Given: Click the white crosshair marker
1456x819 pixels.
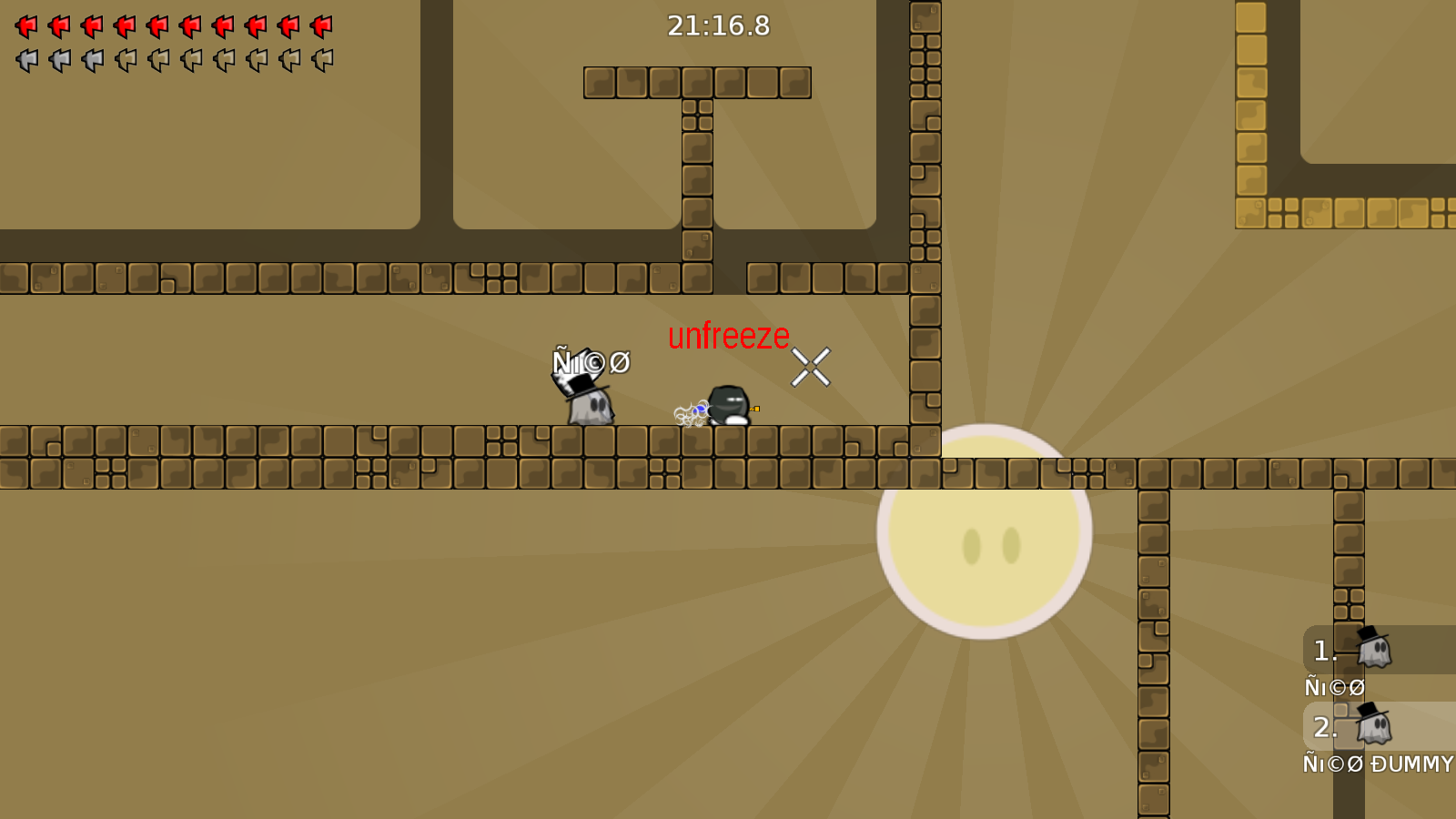Looking at the screenshot, I should click(813, 367).
